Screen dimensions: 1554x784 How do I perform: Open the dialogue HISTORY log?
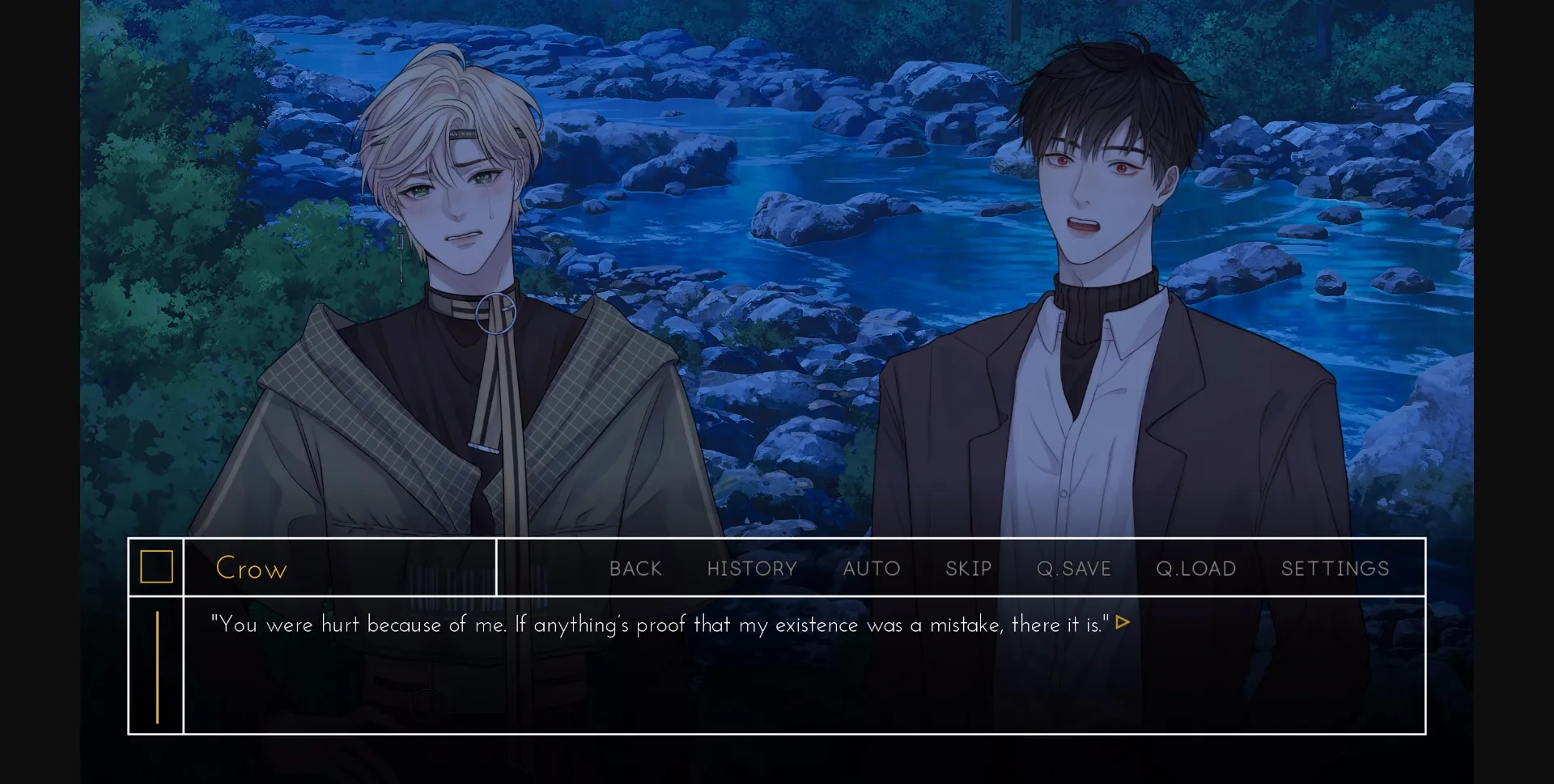coord(752,568)
